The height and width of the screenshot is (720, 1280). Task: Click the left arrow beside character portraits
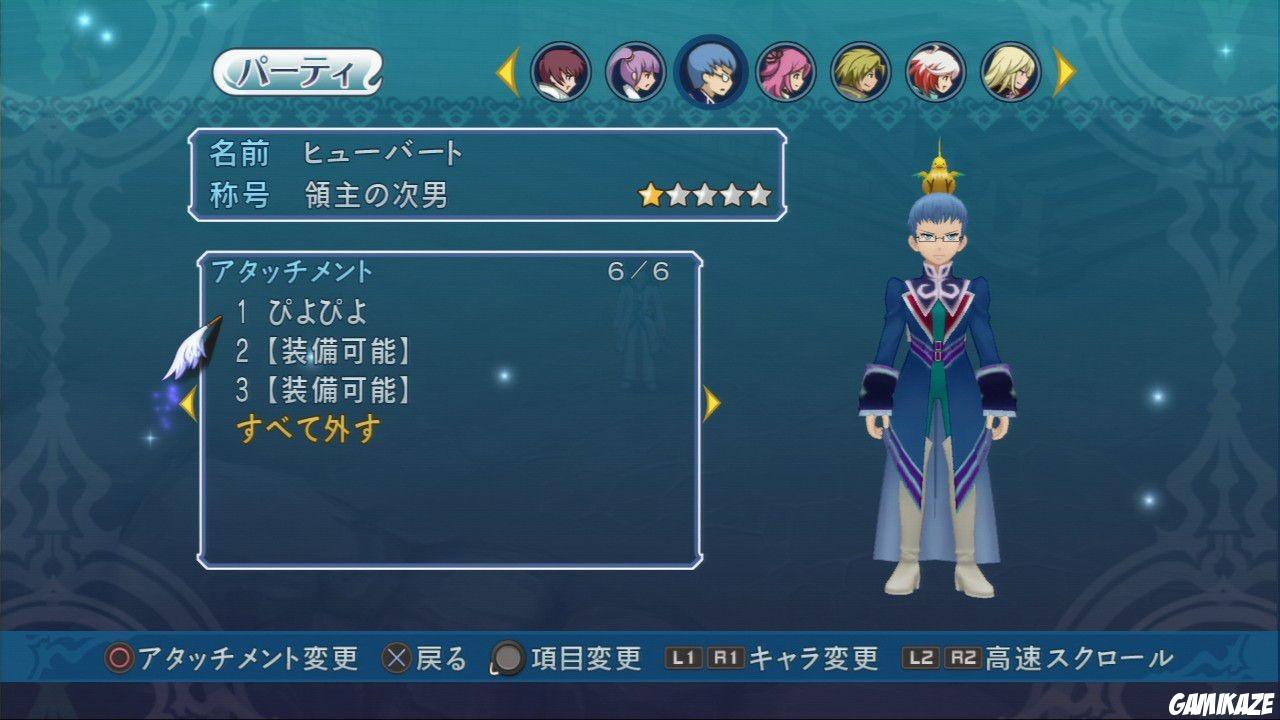coord(506,70)
